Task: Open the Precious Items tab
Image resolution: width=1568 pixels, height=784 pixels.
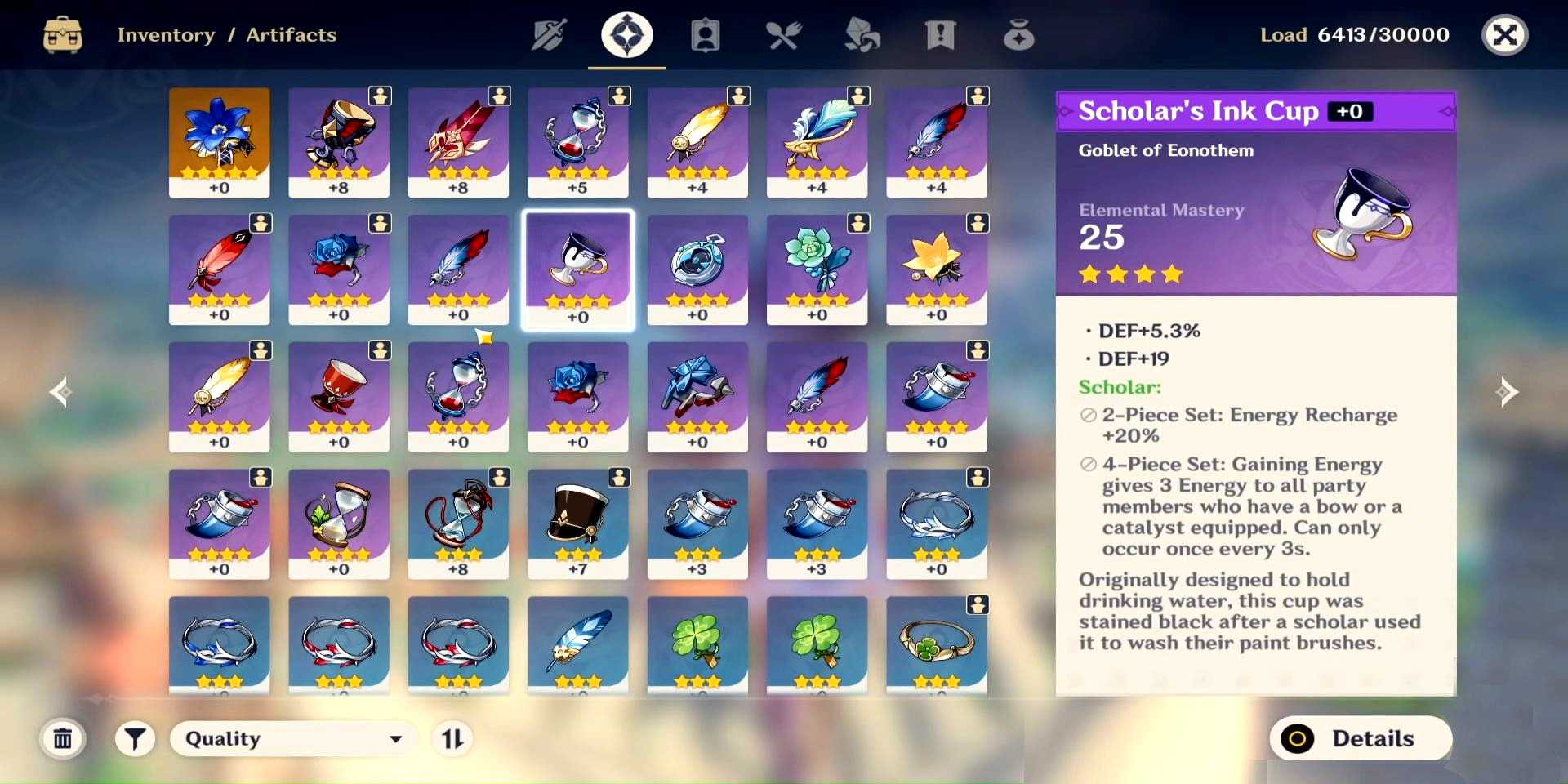Action: point(1018,35)
